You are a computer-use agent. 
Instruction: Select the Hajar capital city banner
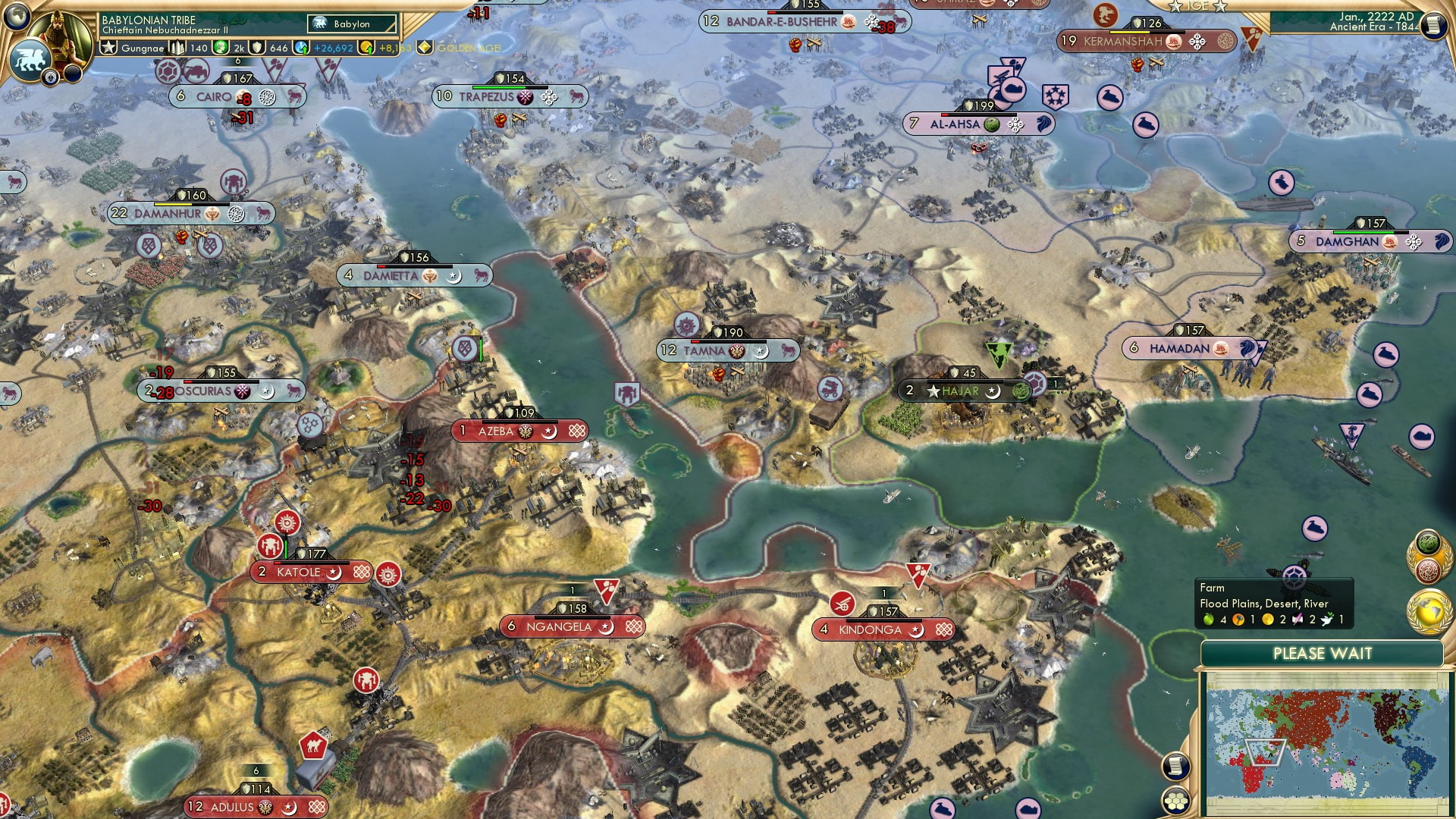(x=961, y=391)
